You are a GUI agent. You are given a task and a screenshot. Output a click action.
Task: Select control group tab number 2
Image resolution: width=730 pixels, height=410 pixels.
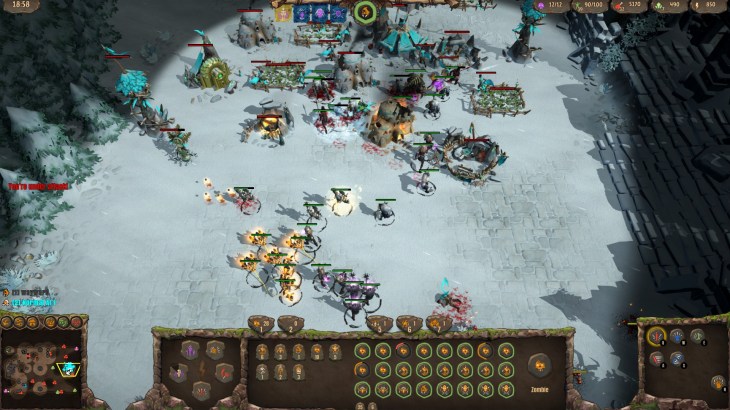[x=290, y=324]
